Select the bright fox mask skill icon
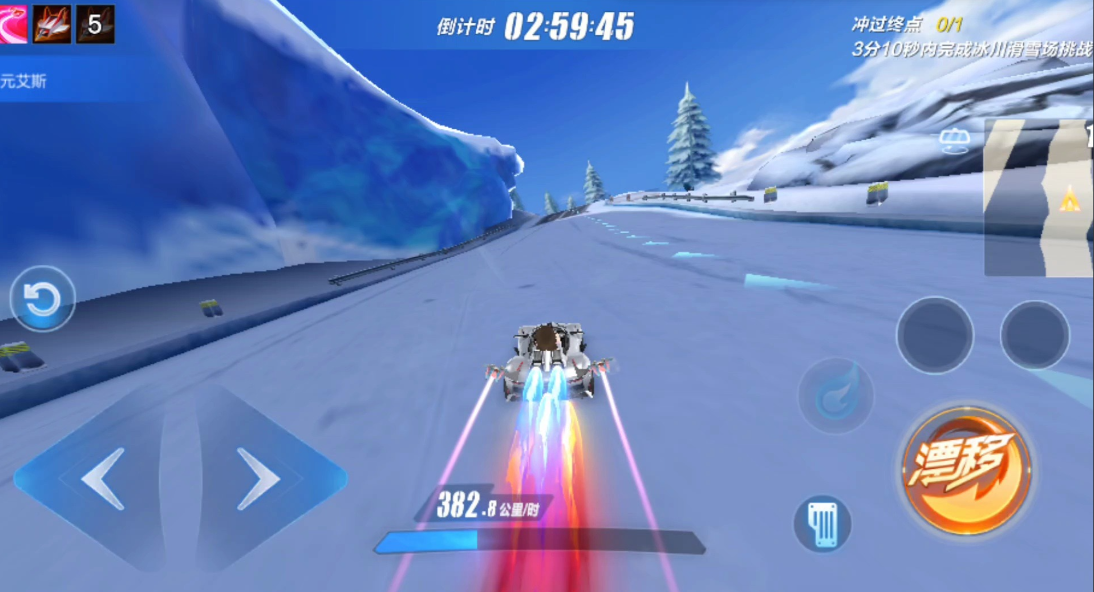Screen dimensions: 1094x592 point(52,23)
